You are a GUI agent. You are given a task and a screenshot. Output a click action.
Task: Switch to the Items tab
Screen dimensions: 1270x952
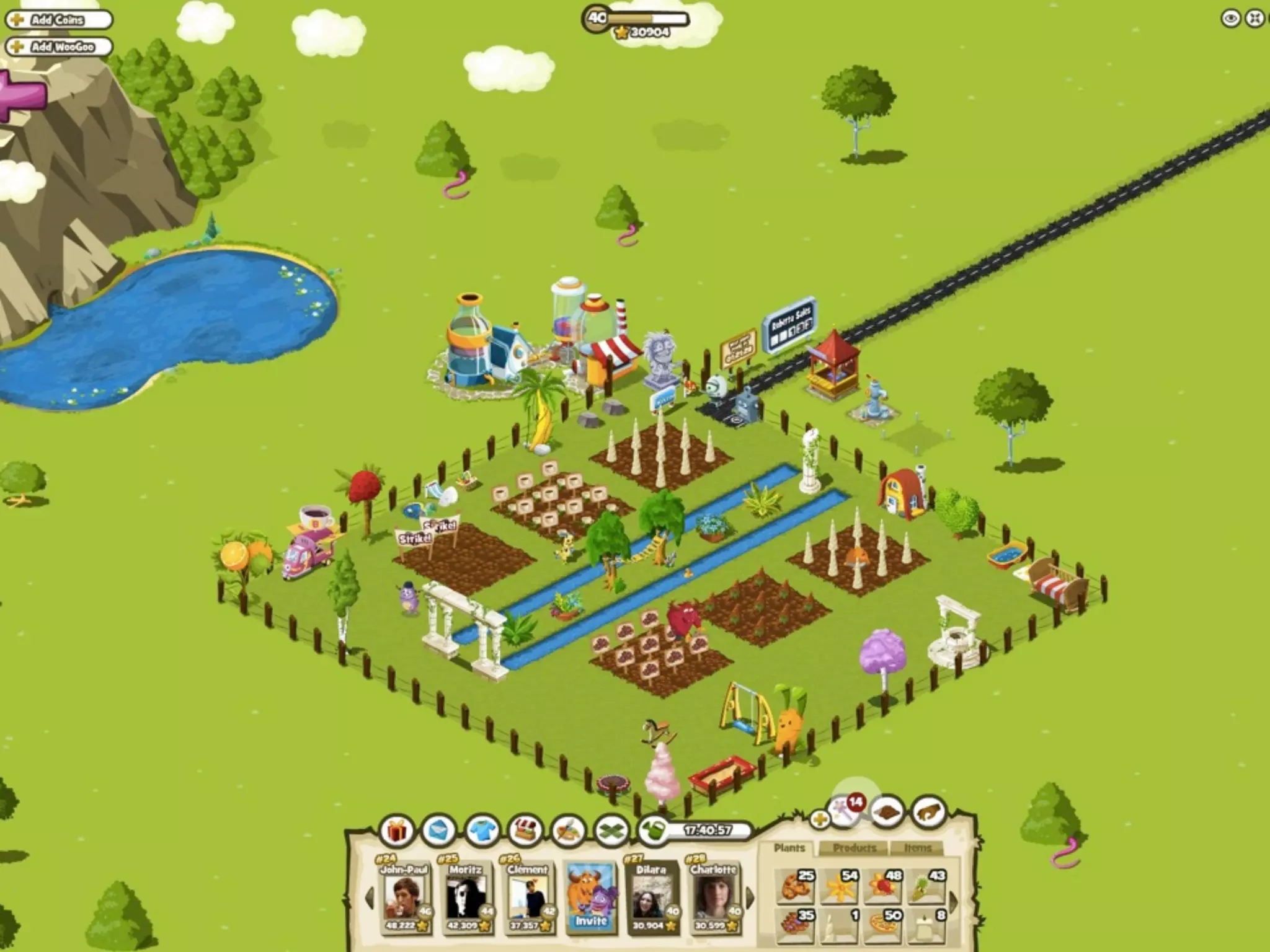click(x=917, y=848)
